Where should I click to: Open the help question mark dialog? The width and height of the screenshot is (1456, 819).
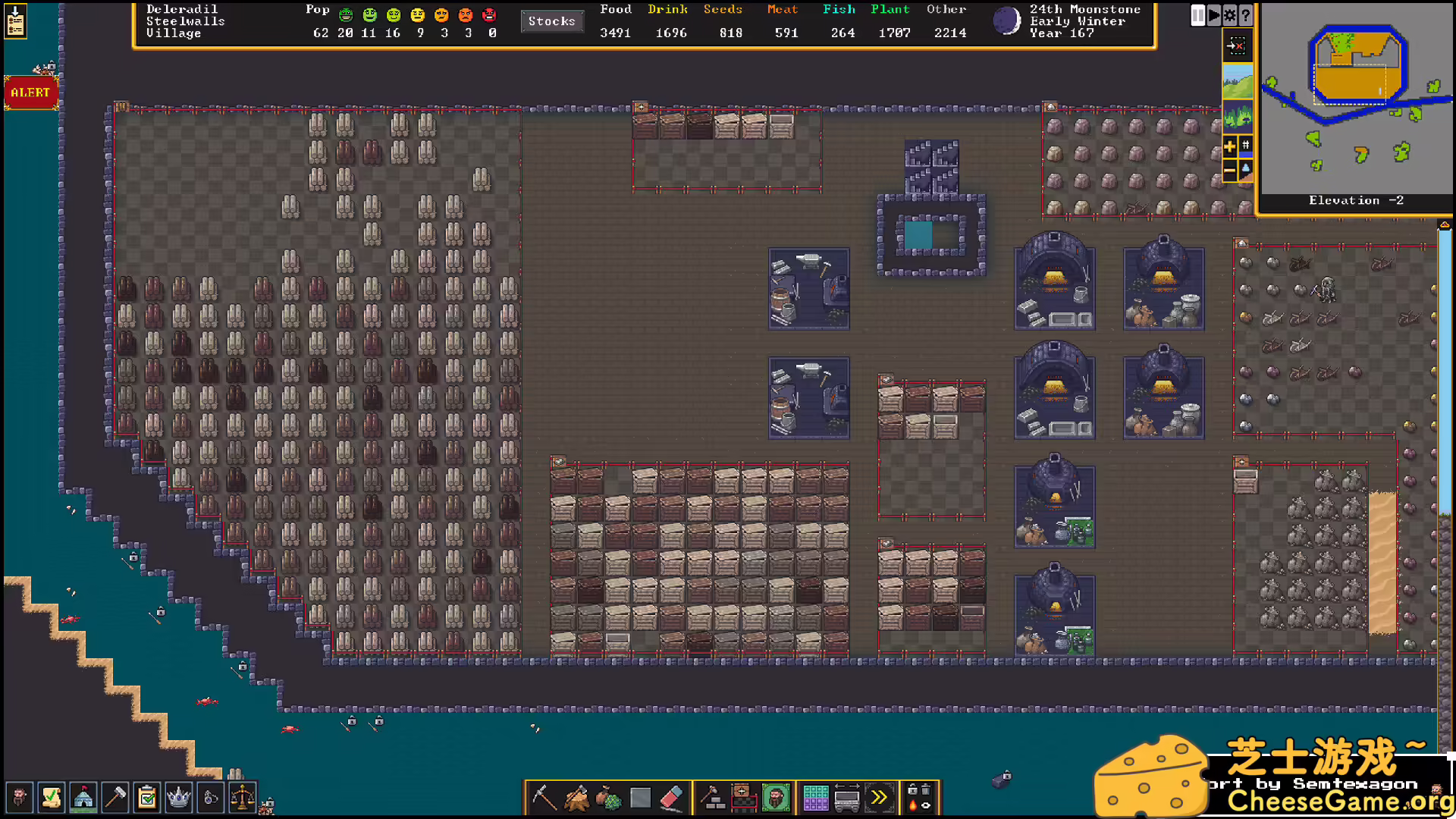tap(1246, 15)
